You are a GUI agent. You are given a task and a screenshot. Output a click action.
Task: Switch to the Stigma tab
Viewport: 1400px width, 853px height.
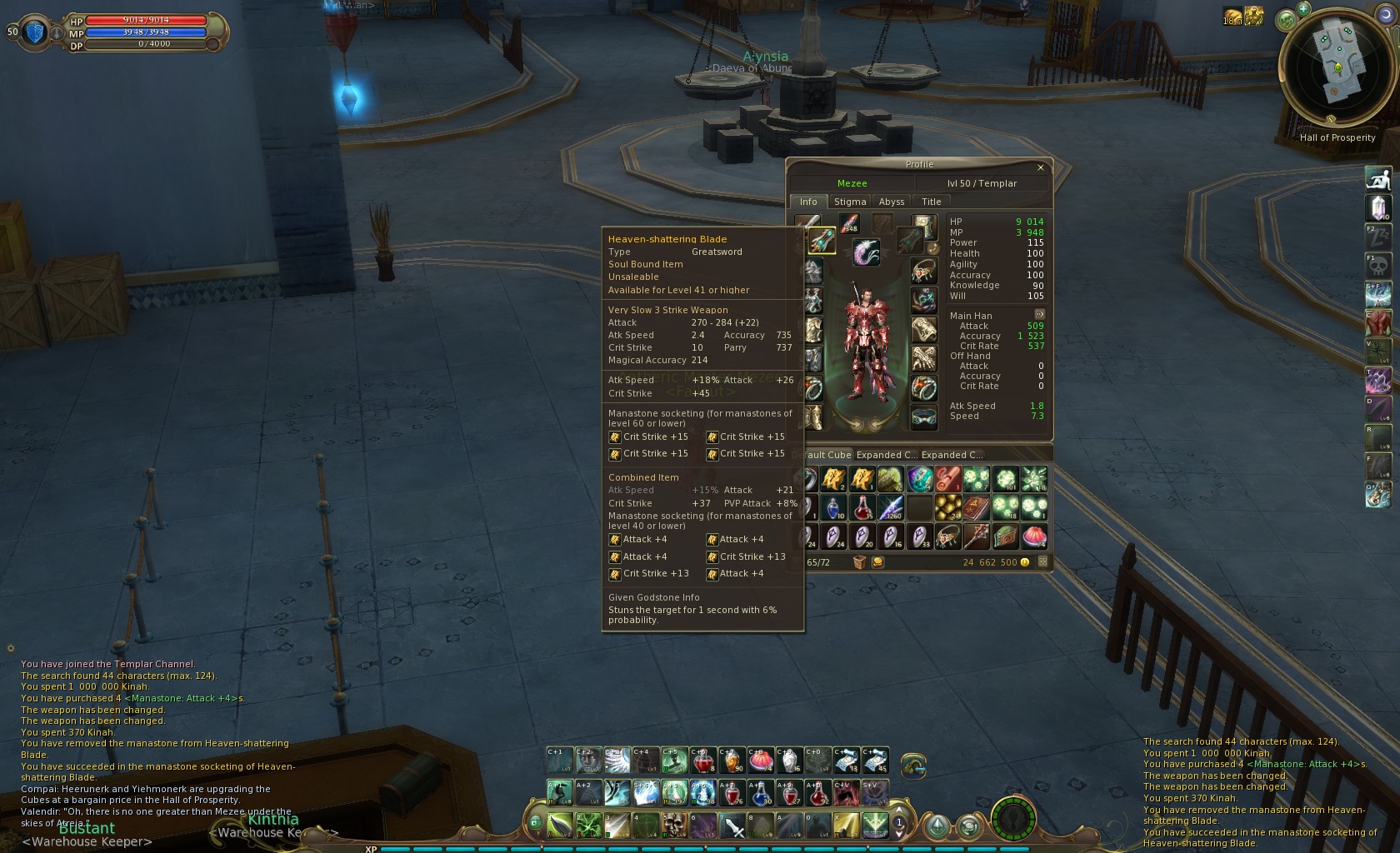pyautogui.click(x=850, y=202)
